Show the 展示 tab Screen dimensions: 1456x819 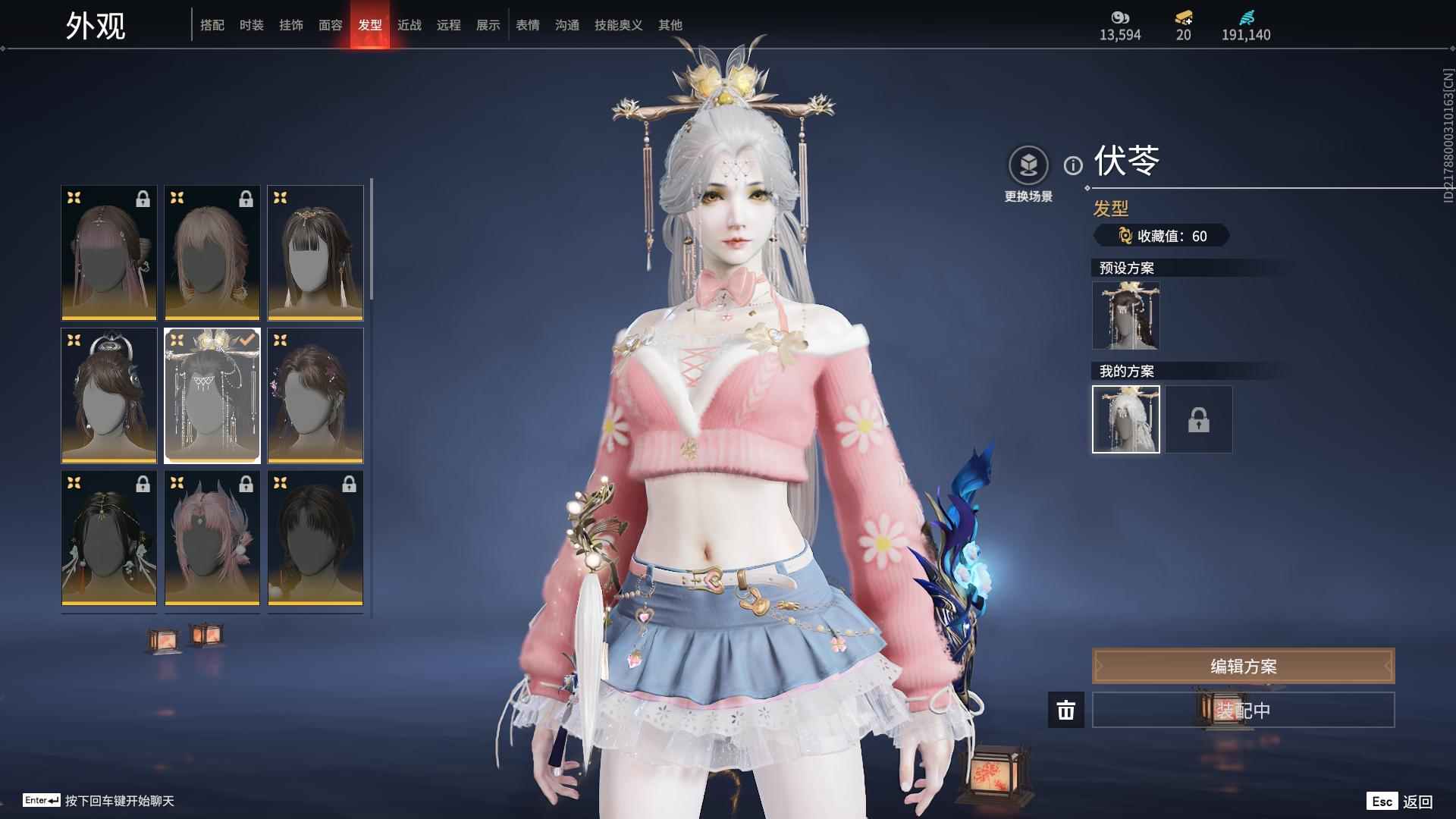(x=488, y=25)
